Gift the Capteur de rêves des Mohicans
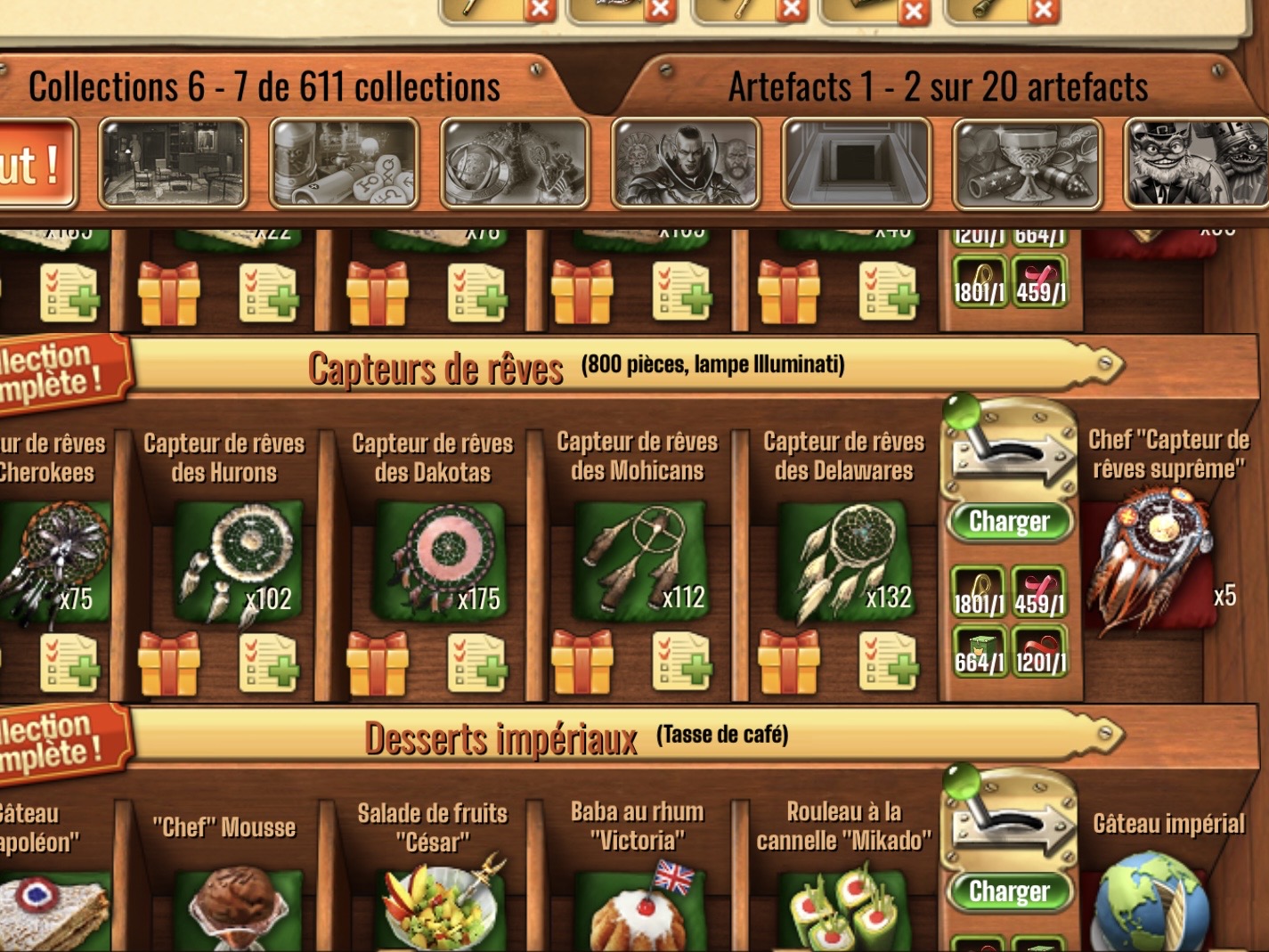This screenshot has width=1269, height=952. (x=582, y=663)
